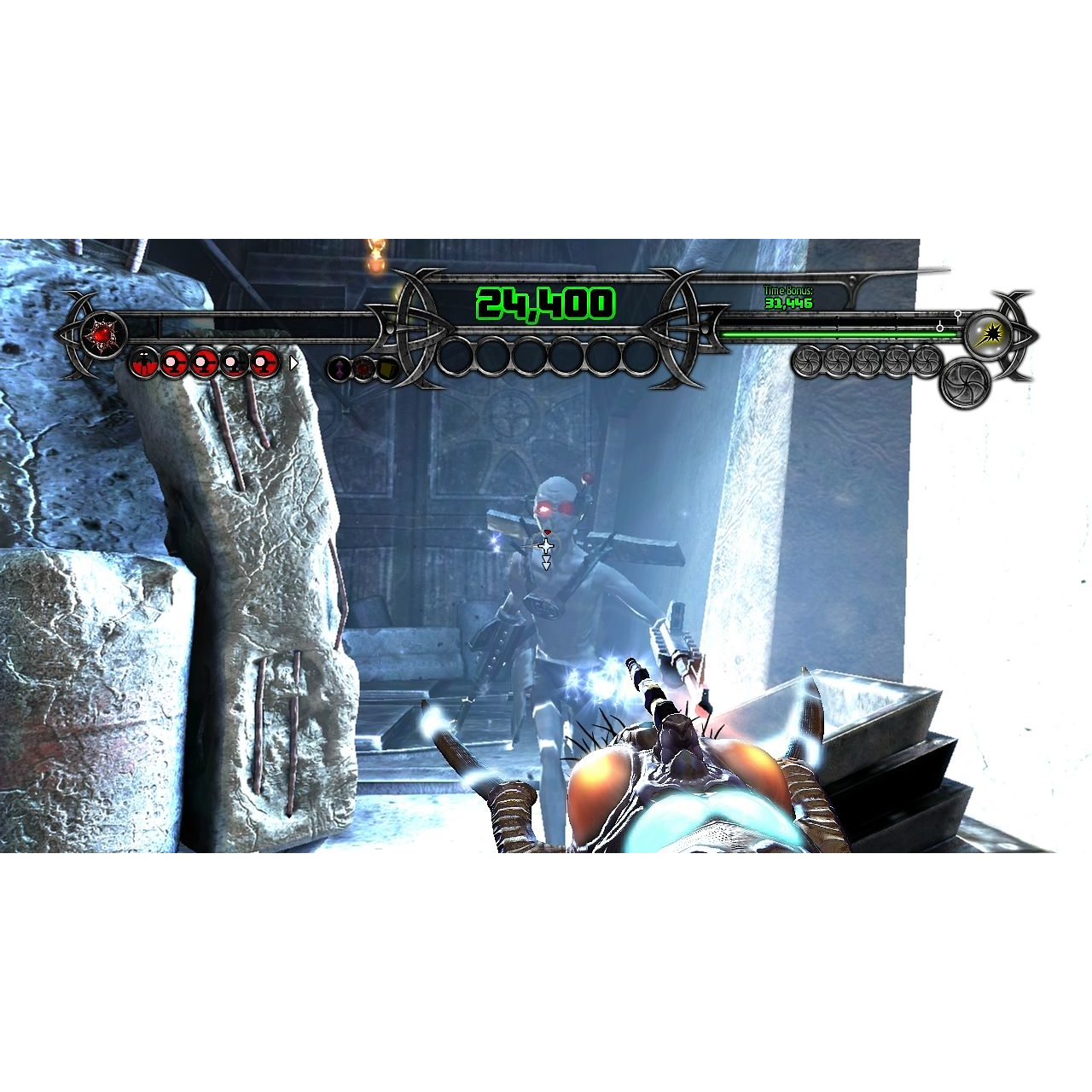
Task: Click the large spiral shutter icon
Action: click(964, 383)
